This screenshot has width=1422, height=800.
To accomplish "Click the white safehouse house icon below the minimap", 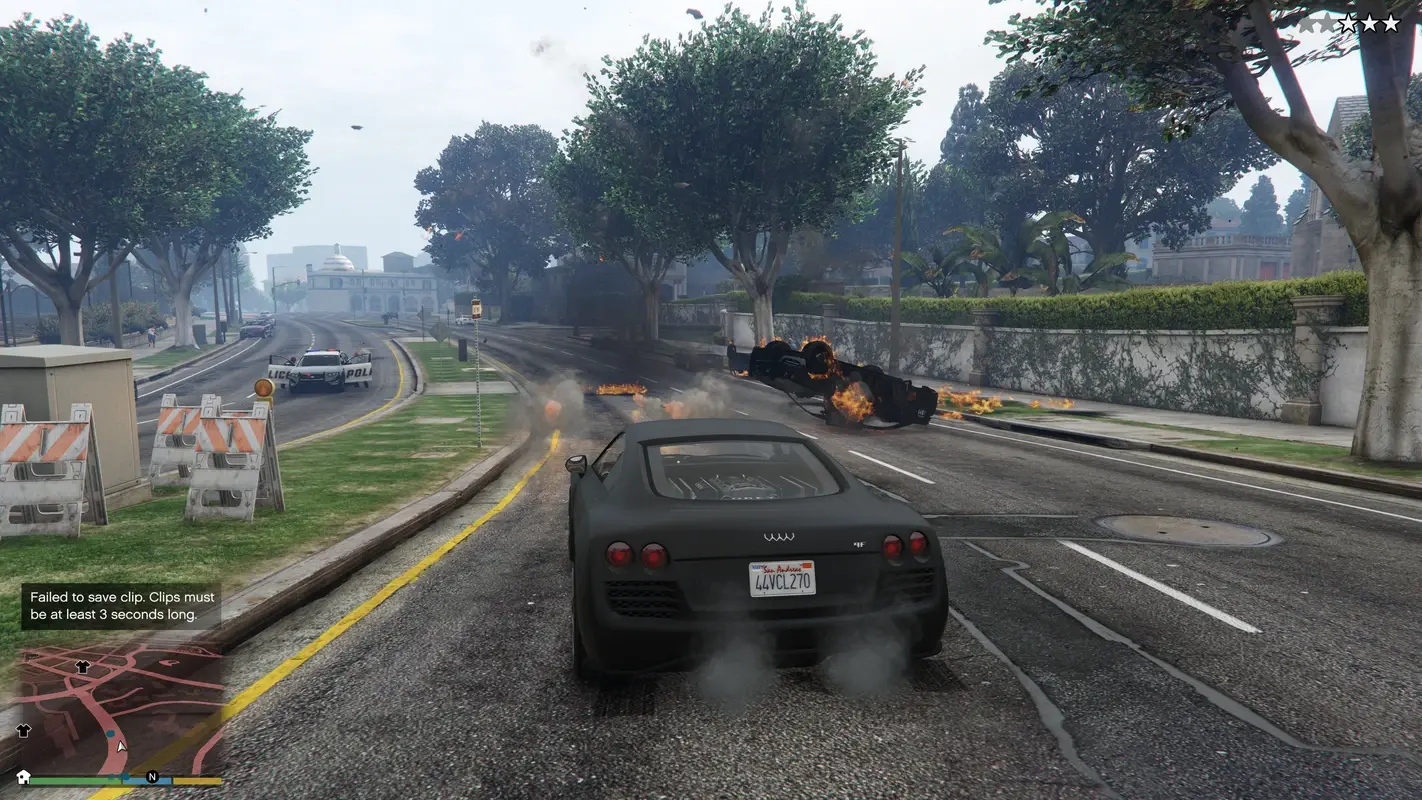I will [x=23, y=777].
